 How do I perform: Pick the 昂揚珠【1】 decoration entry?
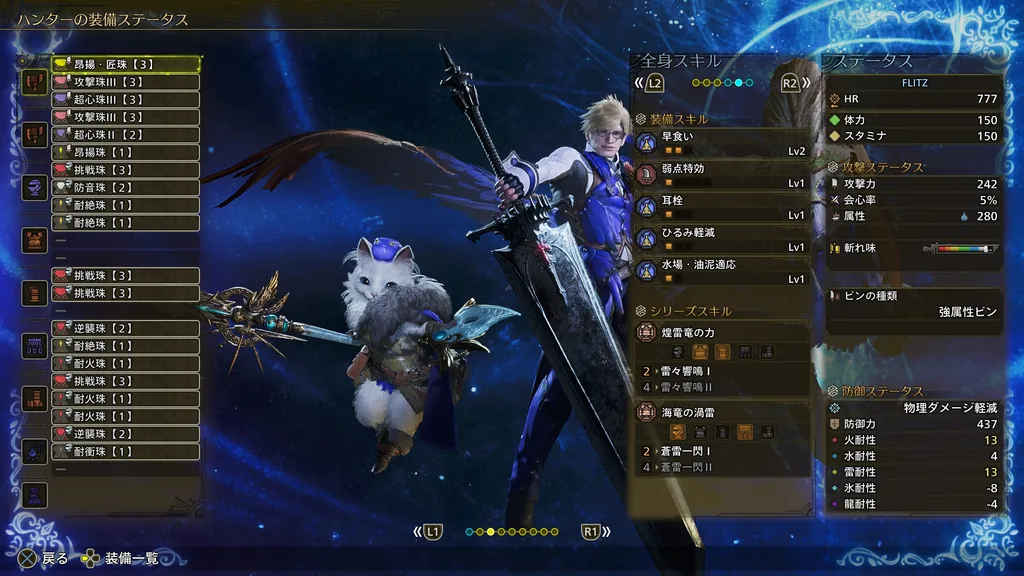[125, 152]
